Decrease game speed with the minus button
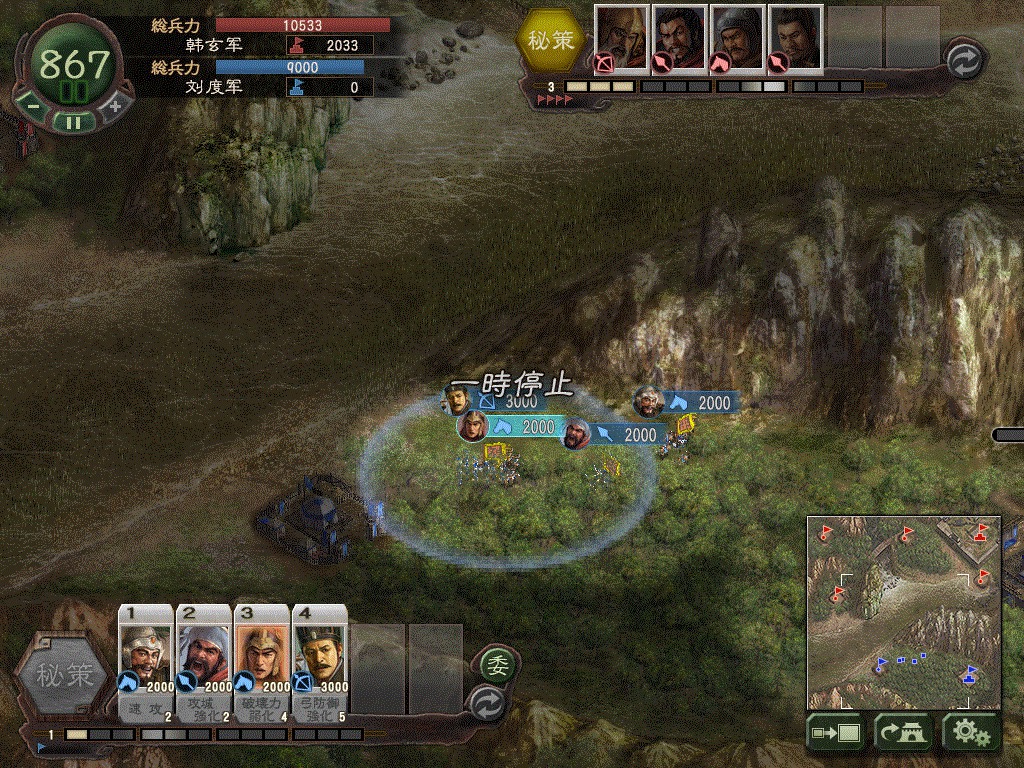This screenshot has height=768, width=1024. coord(33,104)
